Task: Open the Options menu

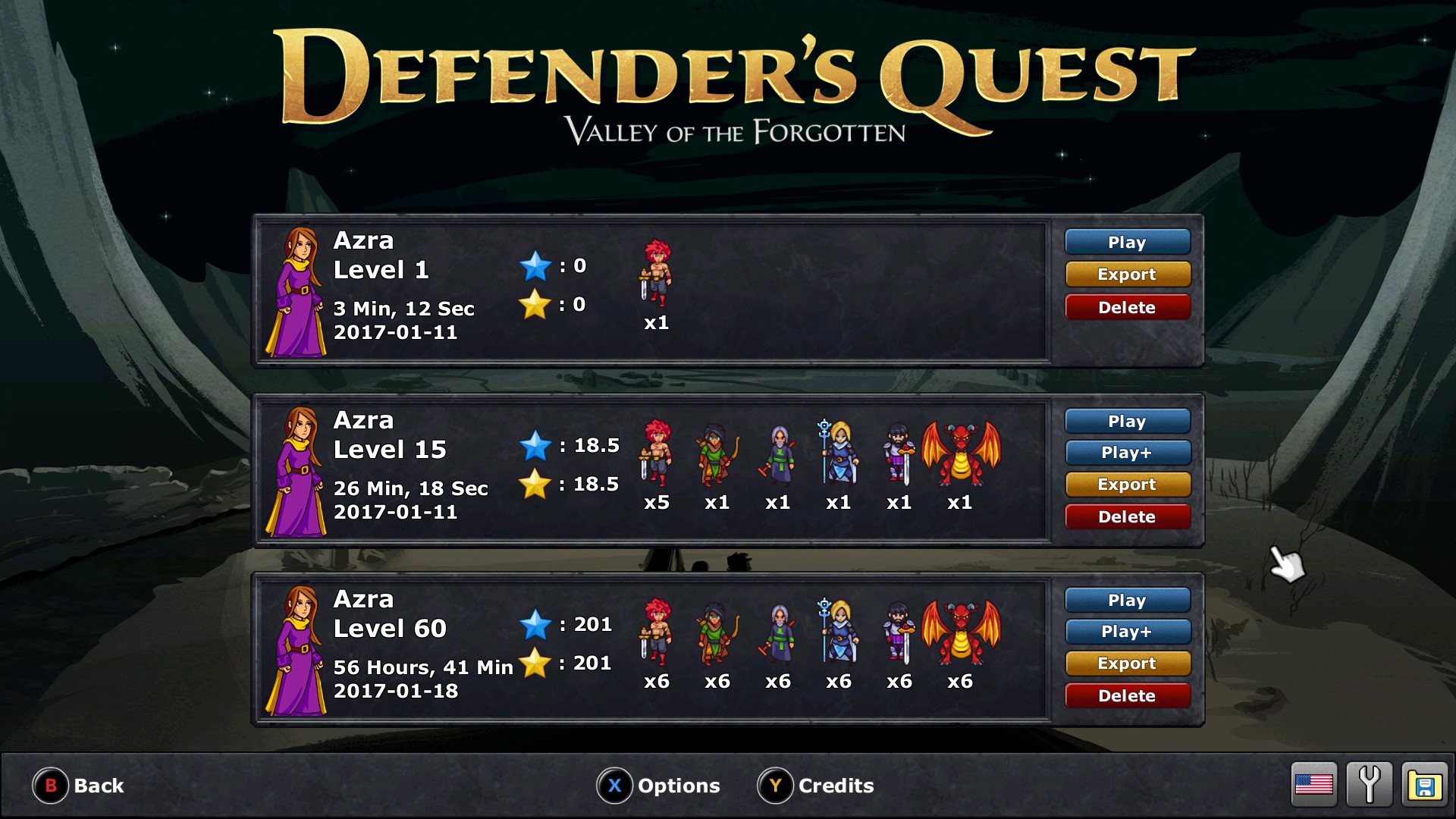Action: click(x=658, y=786)
